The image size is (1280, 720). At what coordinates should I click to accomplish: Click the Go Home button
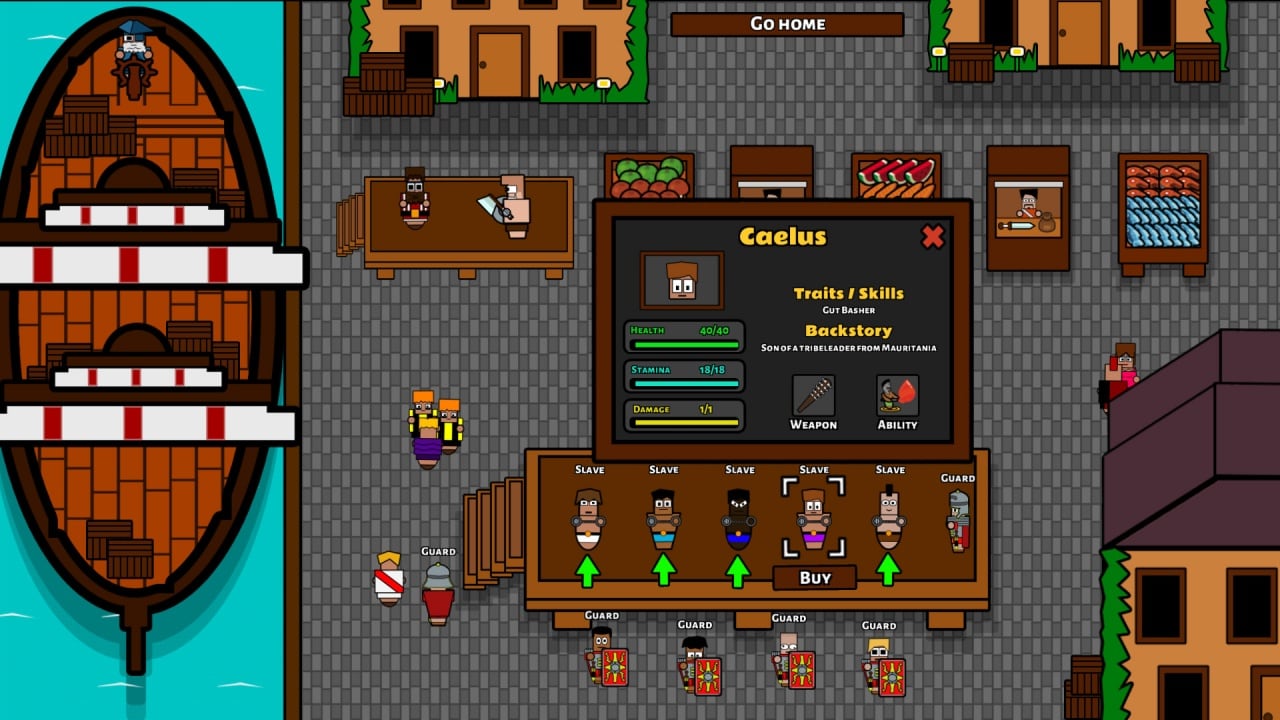click(787, 24)
